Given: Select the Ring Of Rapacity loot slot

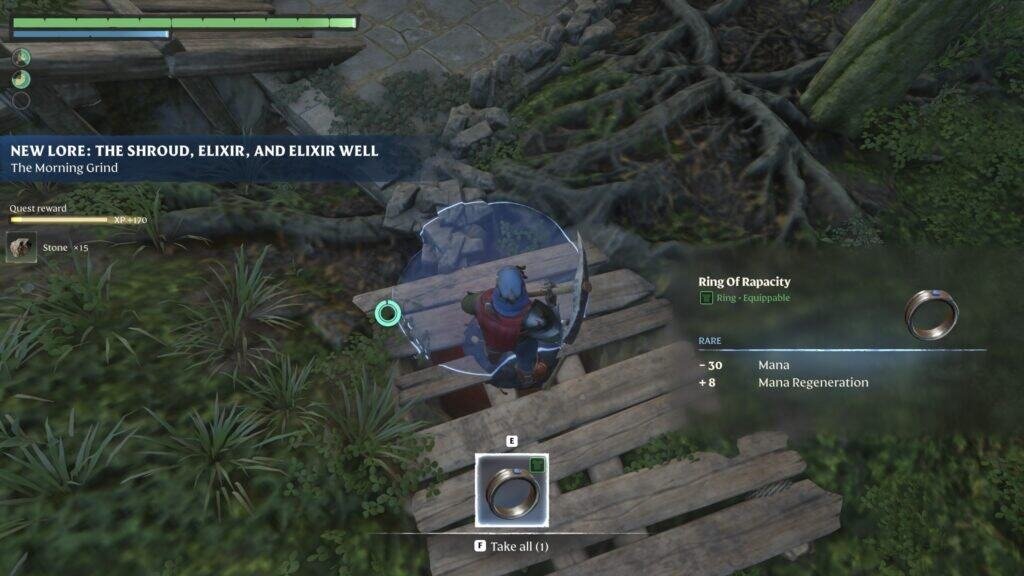Looking at the screenshot, I should (511, 489).
